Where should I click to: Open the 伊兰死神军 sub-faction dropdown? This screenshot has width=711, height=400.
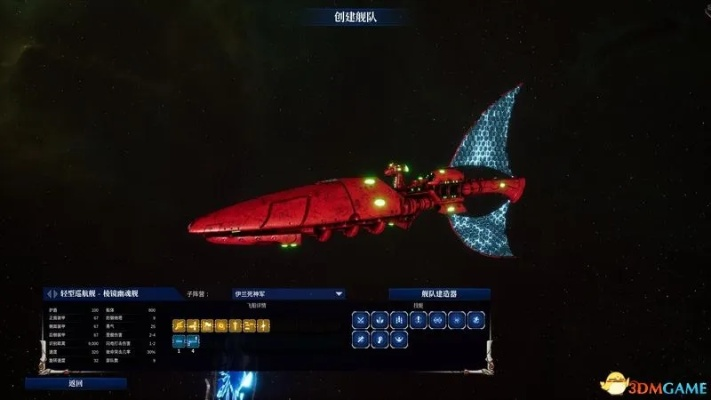click(x=281, y=294)
